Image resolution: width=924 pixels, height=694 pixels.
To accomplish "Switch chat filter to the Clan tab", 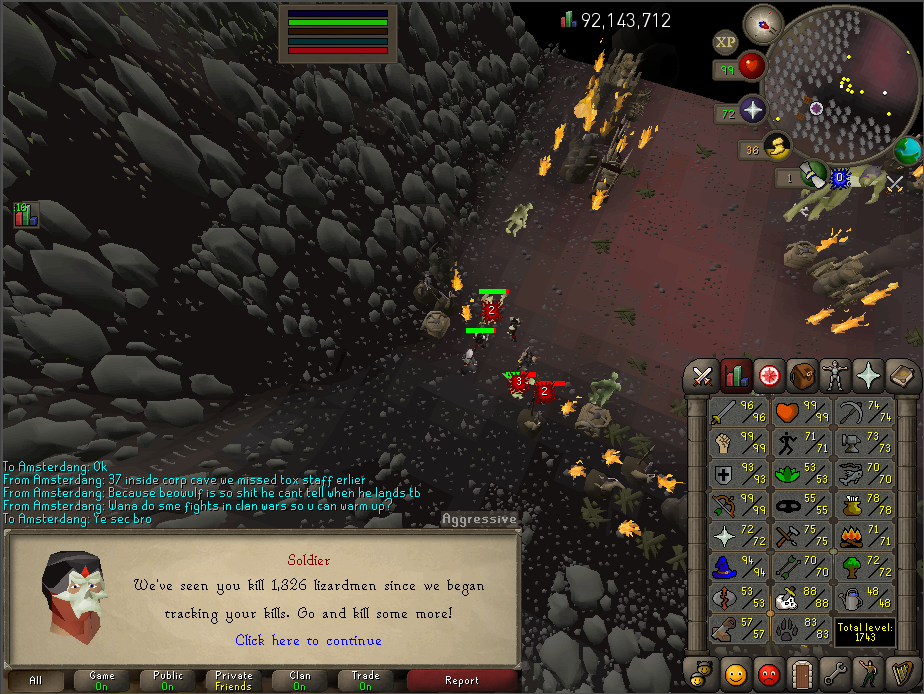I will [x=300, y=681].
